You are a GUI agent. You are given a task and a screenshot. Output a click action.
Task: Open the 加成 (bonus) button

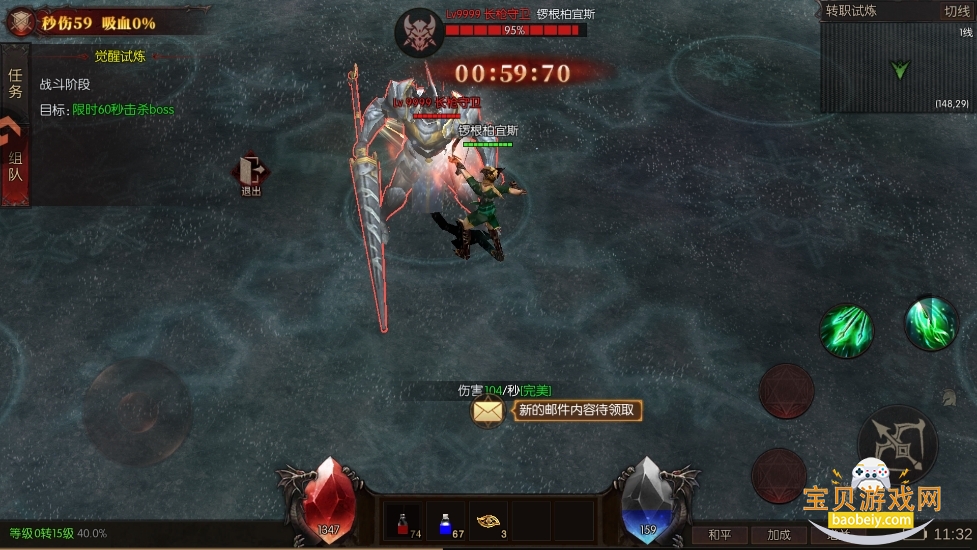coord(778,535)
